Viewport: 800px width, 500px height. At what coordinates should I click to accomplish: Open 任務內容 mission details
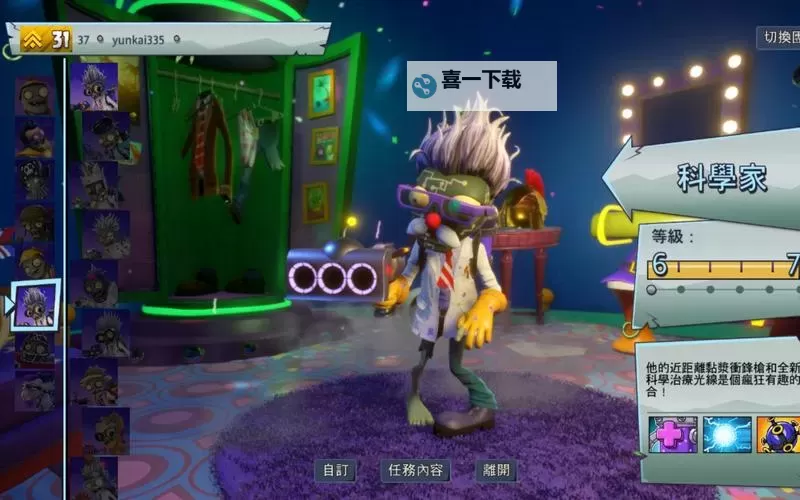415,471
